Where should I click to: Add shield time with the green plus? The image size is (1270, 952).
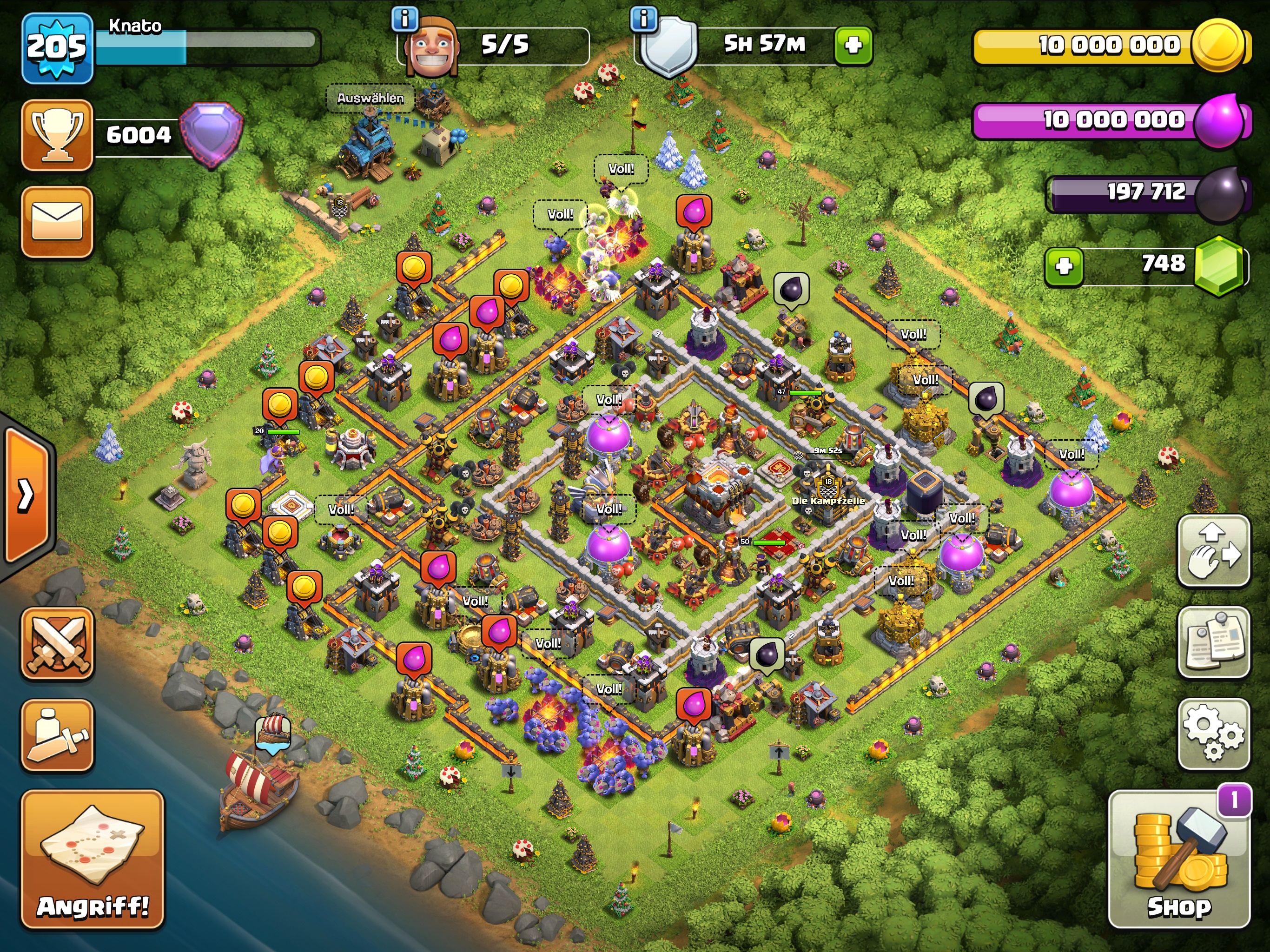coord(853,45)
